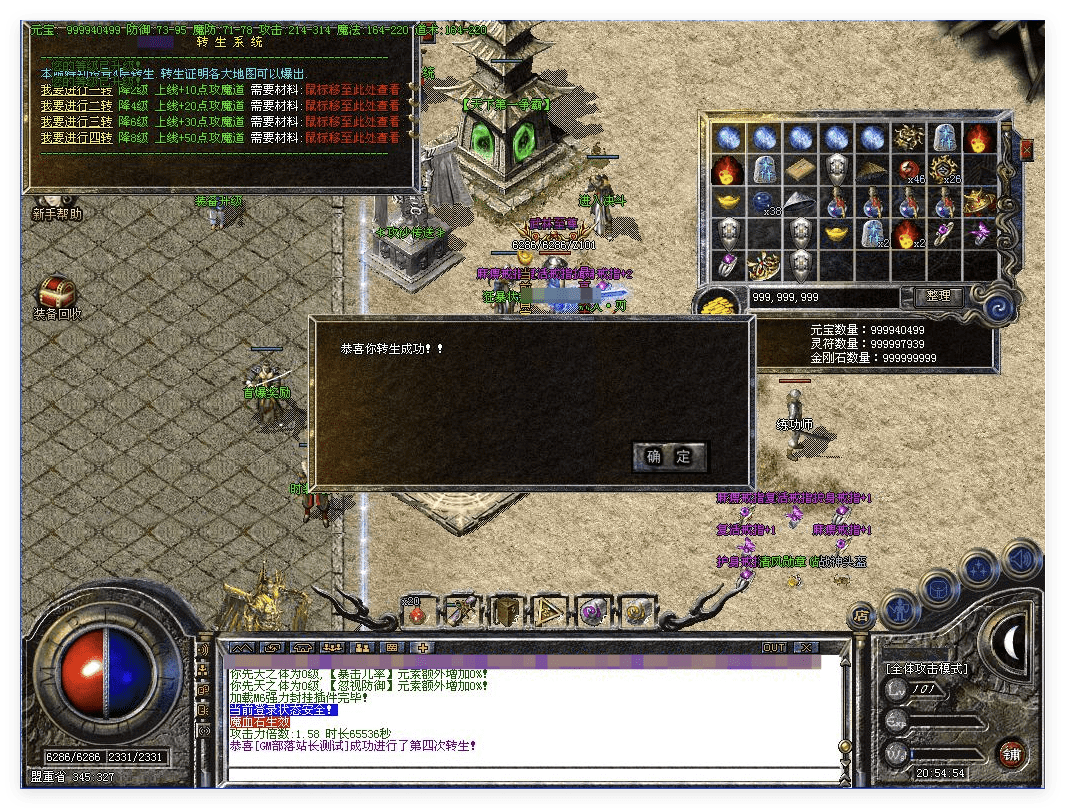Image resolution: width=1066 pixels, height=809 pixels.
Task: Select the golden token x26 item
Action: pos(944,171)
